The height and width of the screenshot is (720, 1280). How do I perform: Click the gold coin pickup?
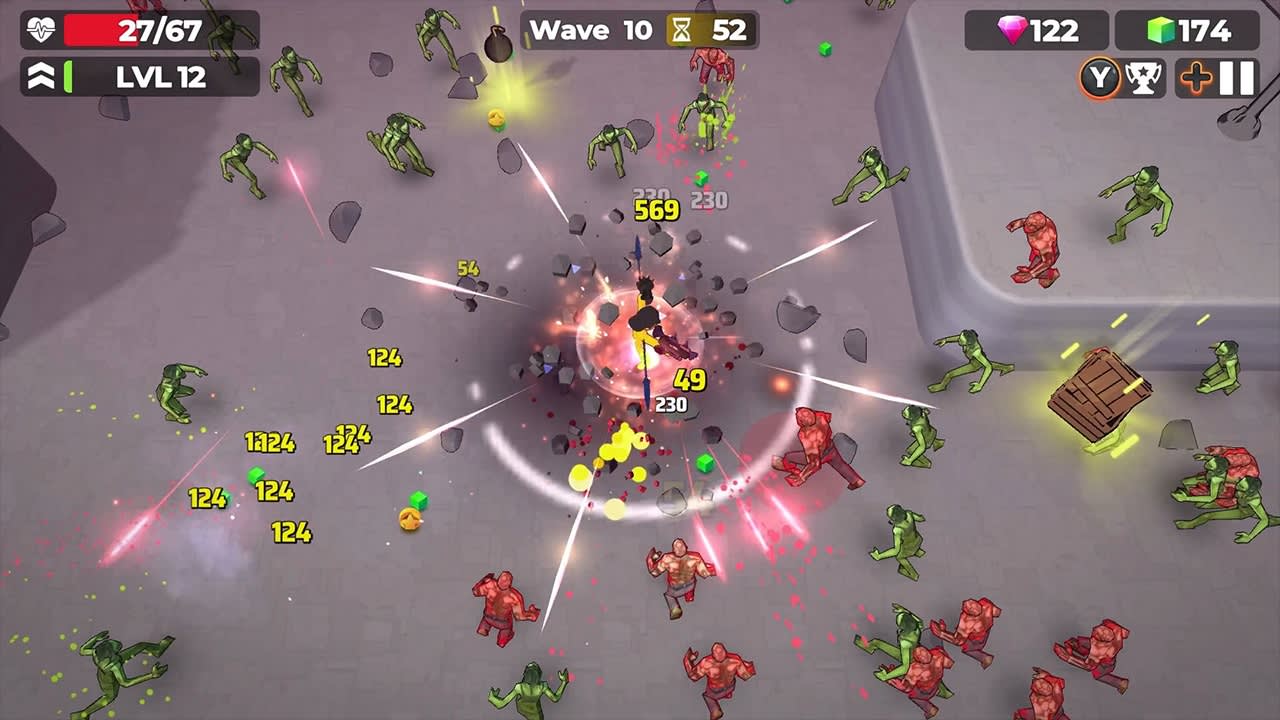click(409, 518)
